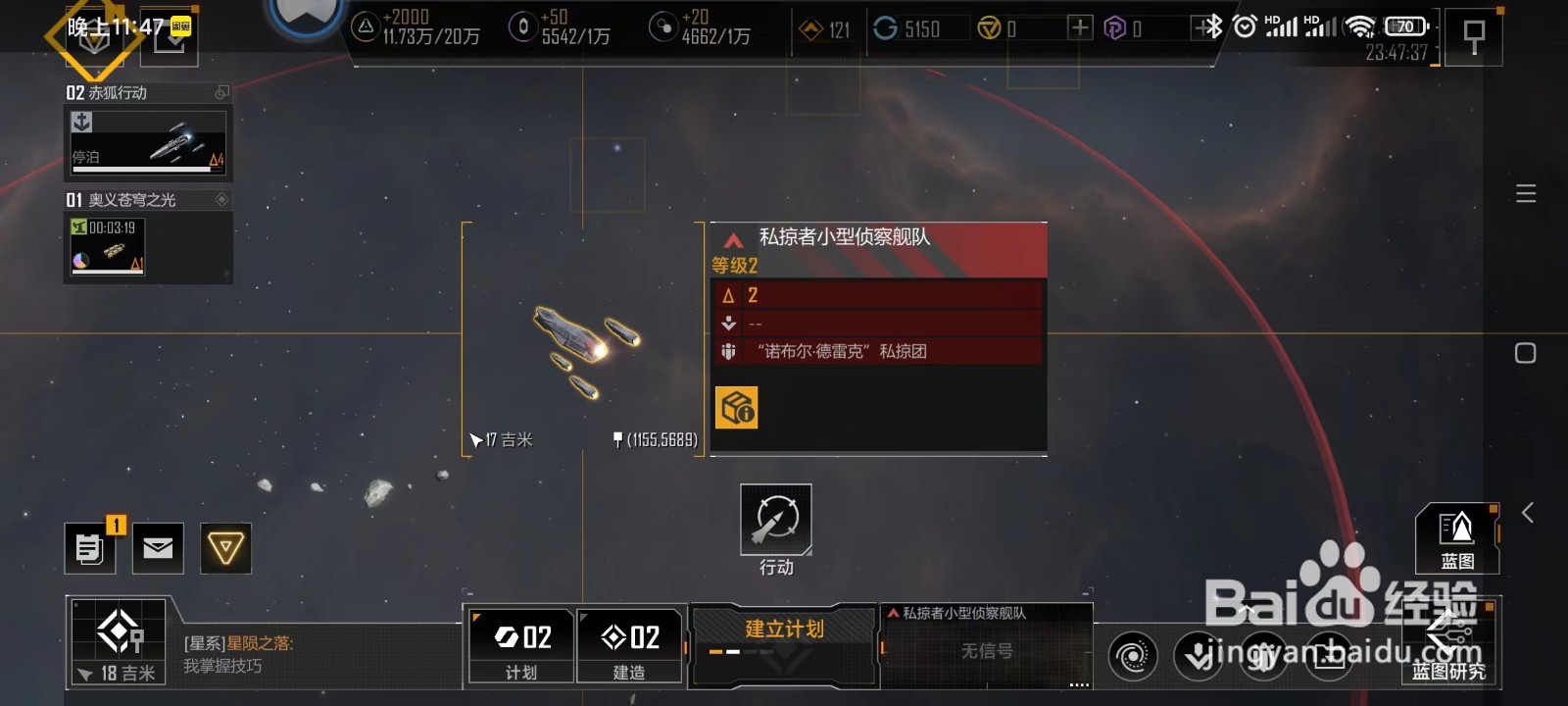Collapse the right panel using the chevron arrow
Screen dimensions: 1568x706
[x=1526, y=511]
